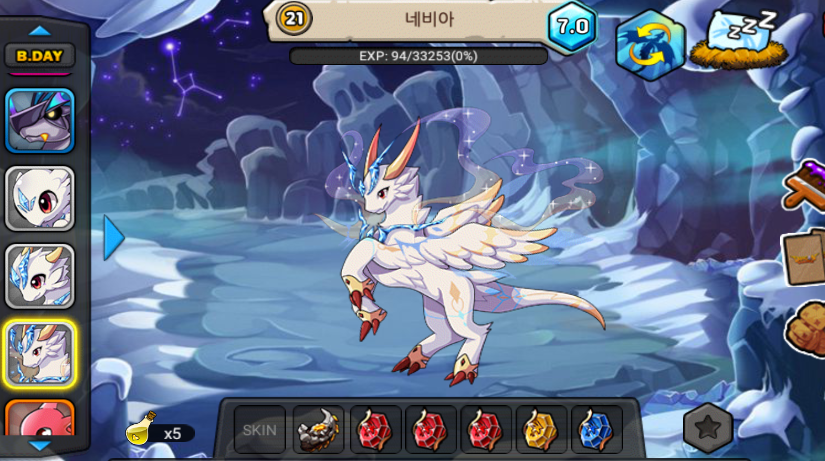Open the dragon swap hexagon button
This screenshot has width=825, height=461.
coord(649,44)
